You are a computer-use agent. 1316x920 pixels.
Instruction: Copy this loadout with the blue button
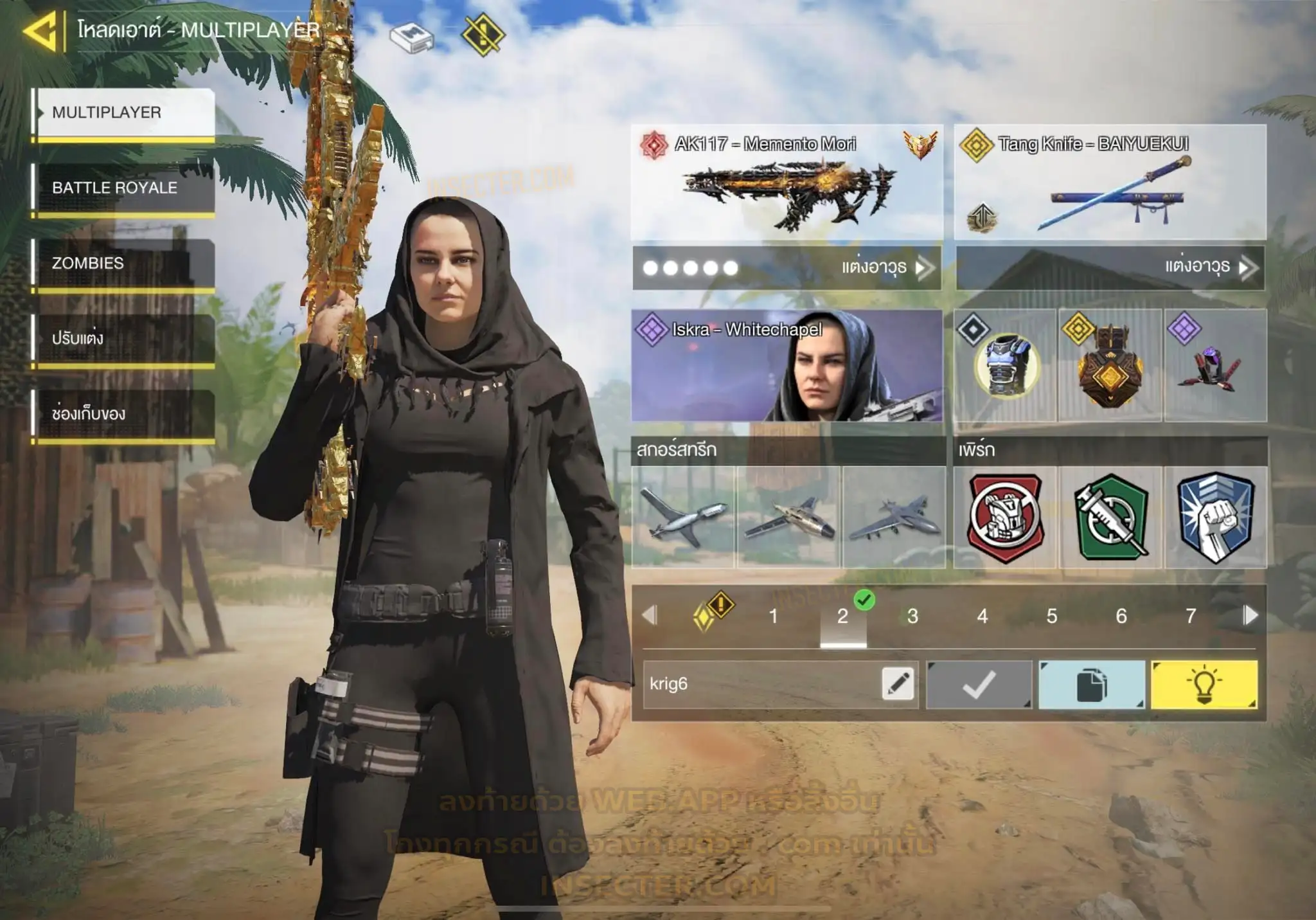(x=1091, y=685)
